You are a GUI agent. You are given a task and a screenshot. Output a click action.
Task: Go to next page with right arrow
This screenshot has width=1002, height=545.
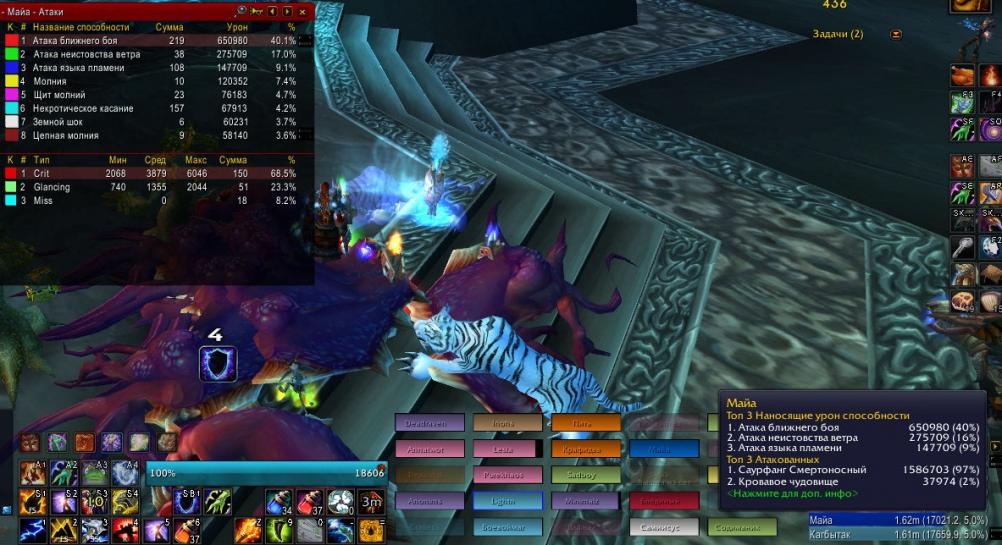[x=288, y=11]
